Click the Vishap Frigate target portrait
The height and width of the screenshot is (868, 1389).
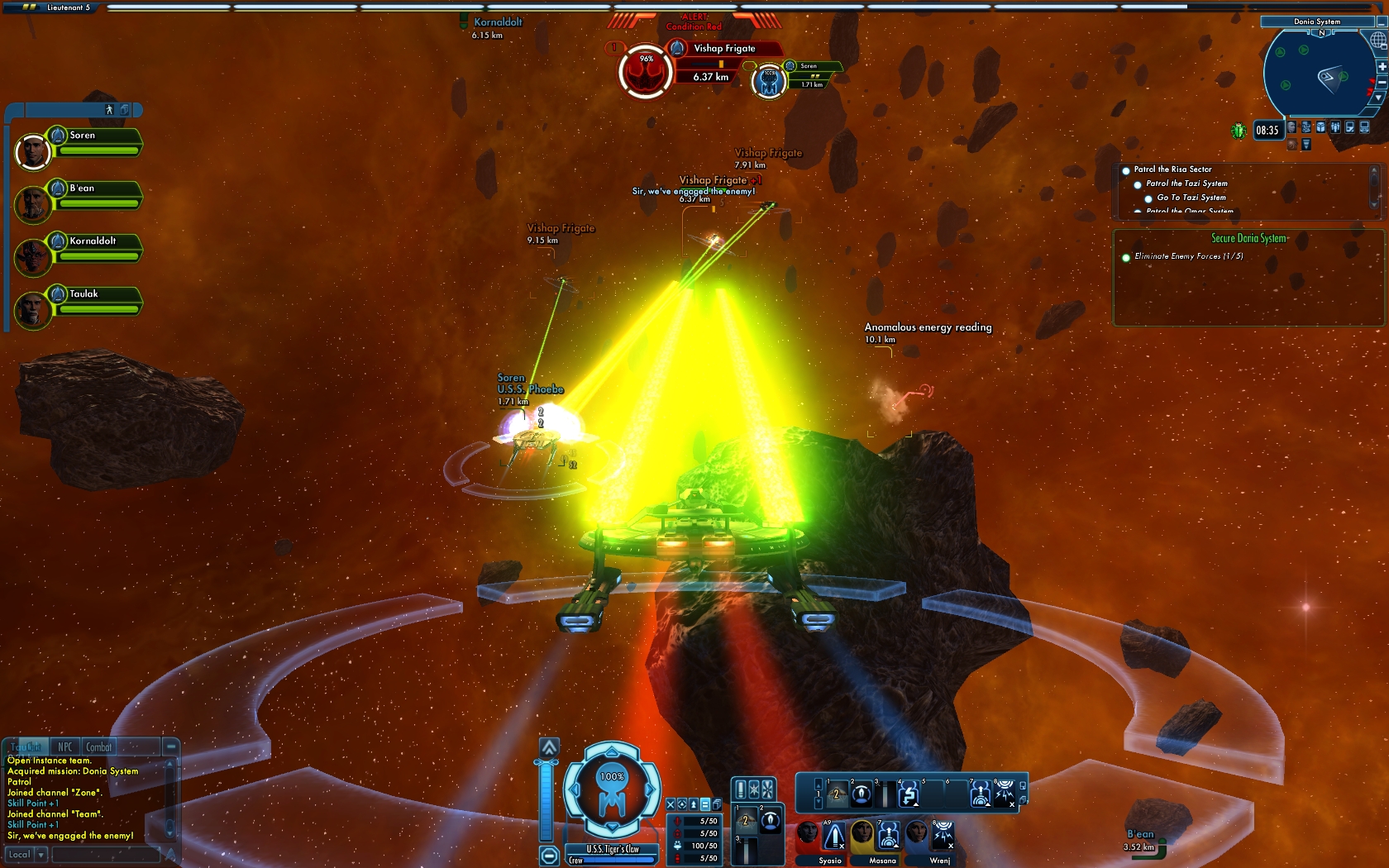(645, 71)
